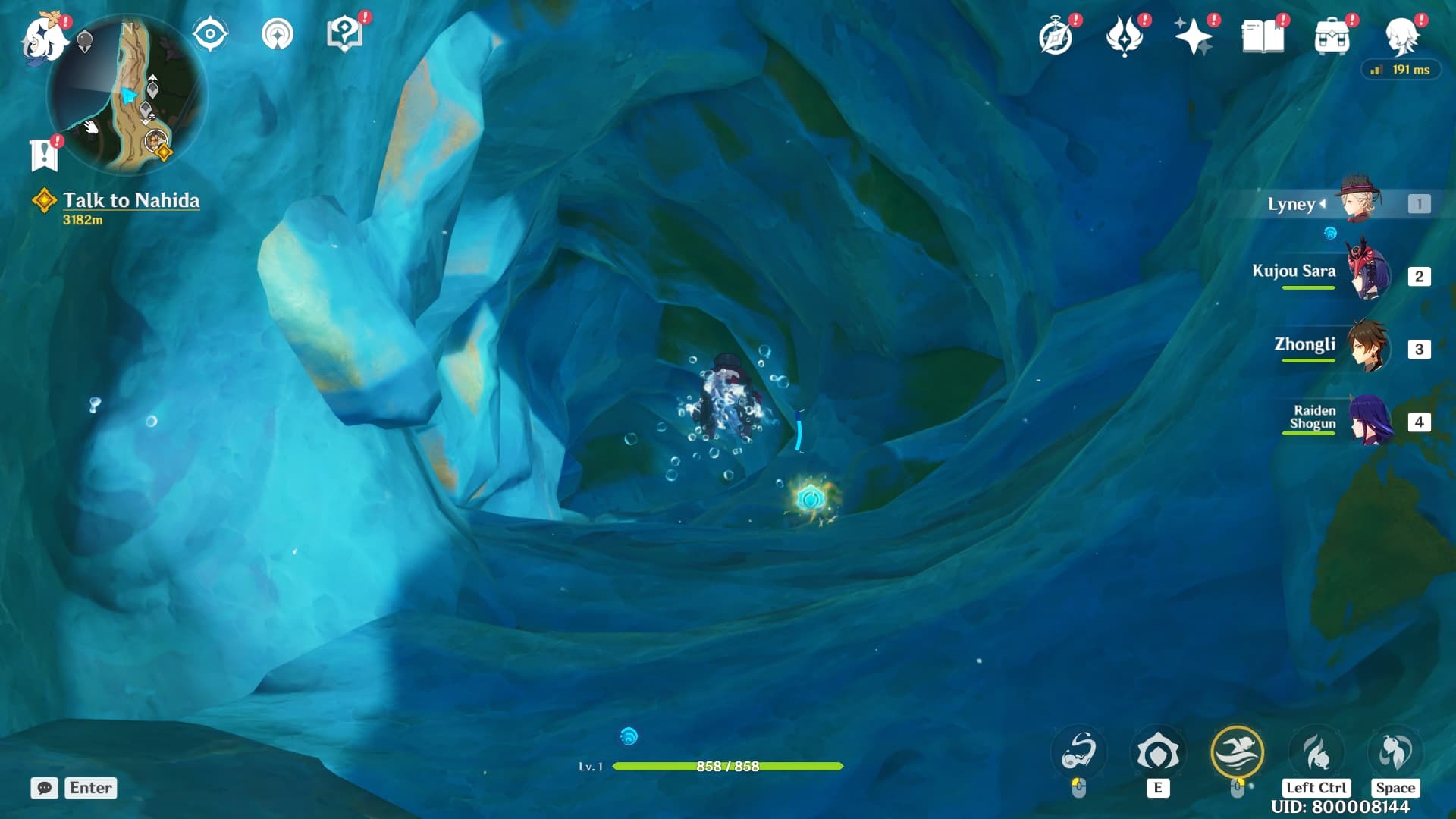
Task: Open the character profile icon
Action: [1401, 36]
